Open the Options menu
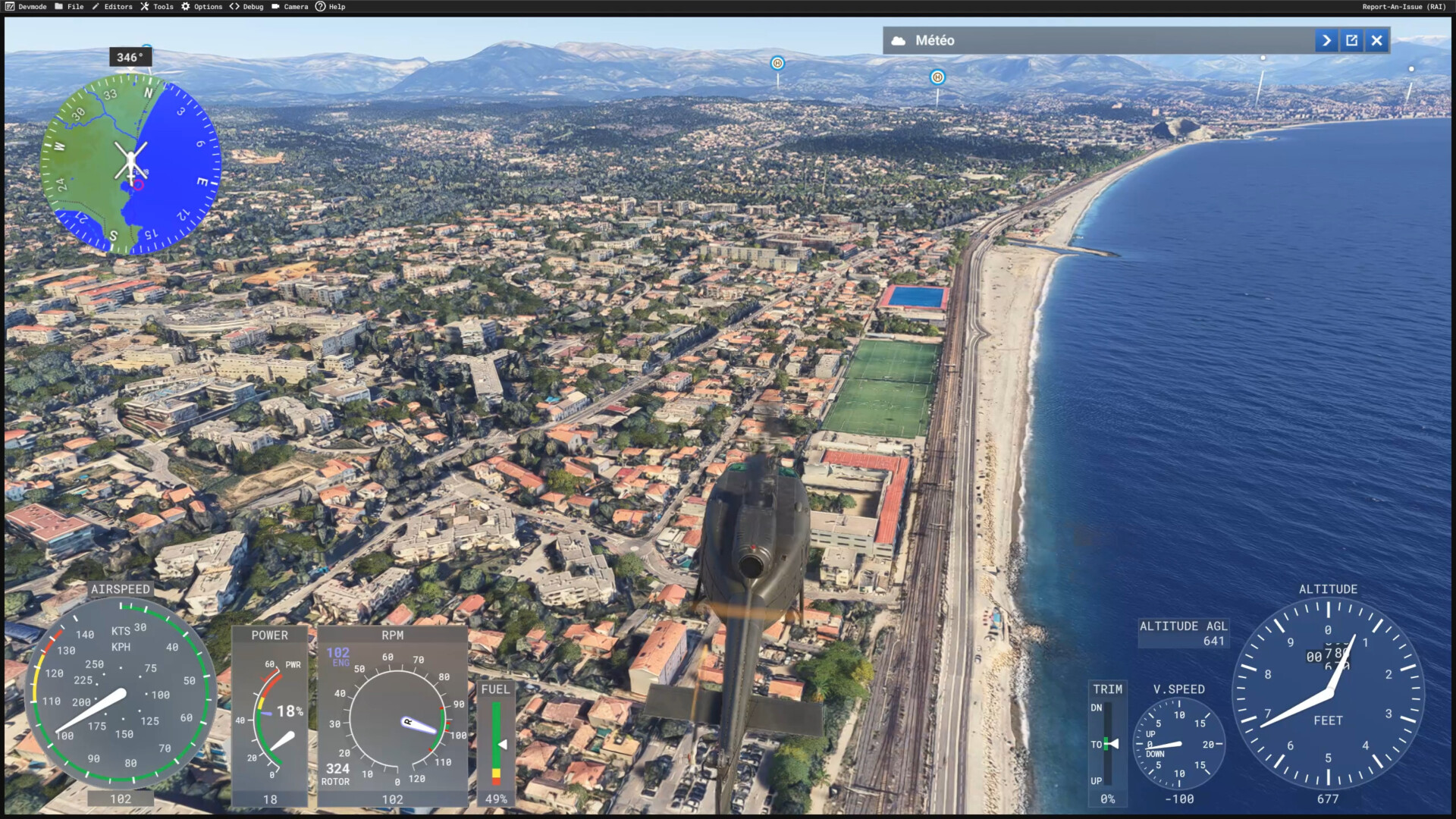1456x819 pixels. pos(202,7)
